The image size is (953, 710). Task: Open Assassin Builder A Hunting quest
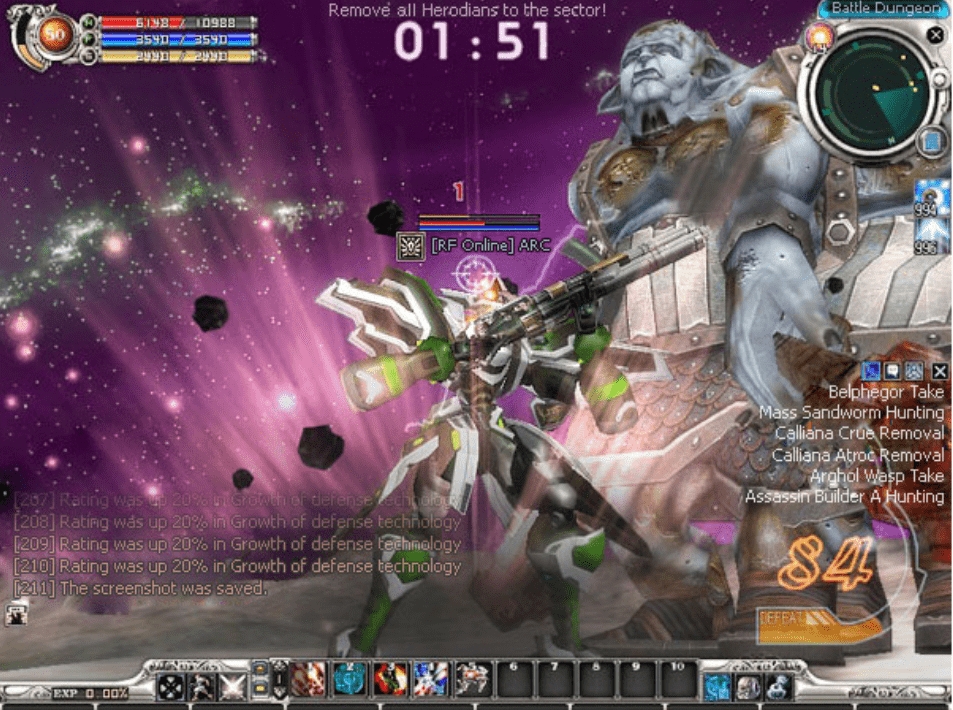pos(844,497)
